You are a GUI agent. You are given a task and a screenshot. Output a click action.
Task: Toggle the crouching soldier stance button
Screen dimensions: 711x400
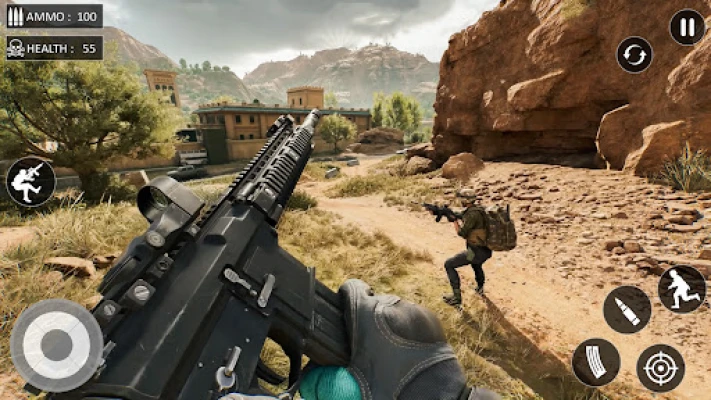[x=30, y=181]
